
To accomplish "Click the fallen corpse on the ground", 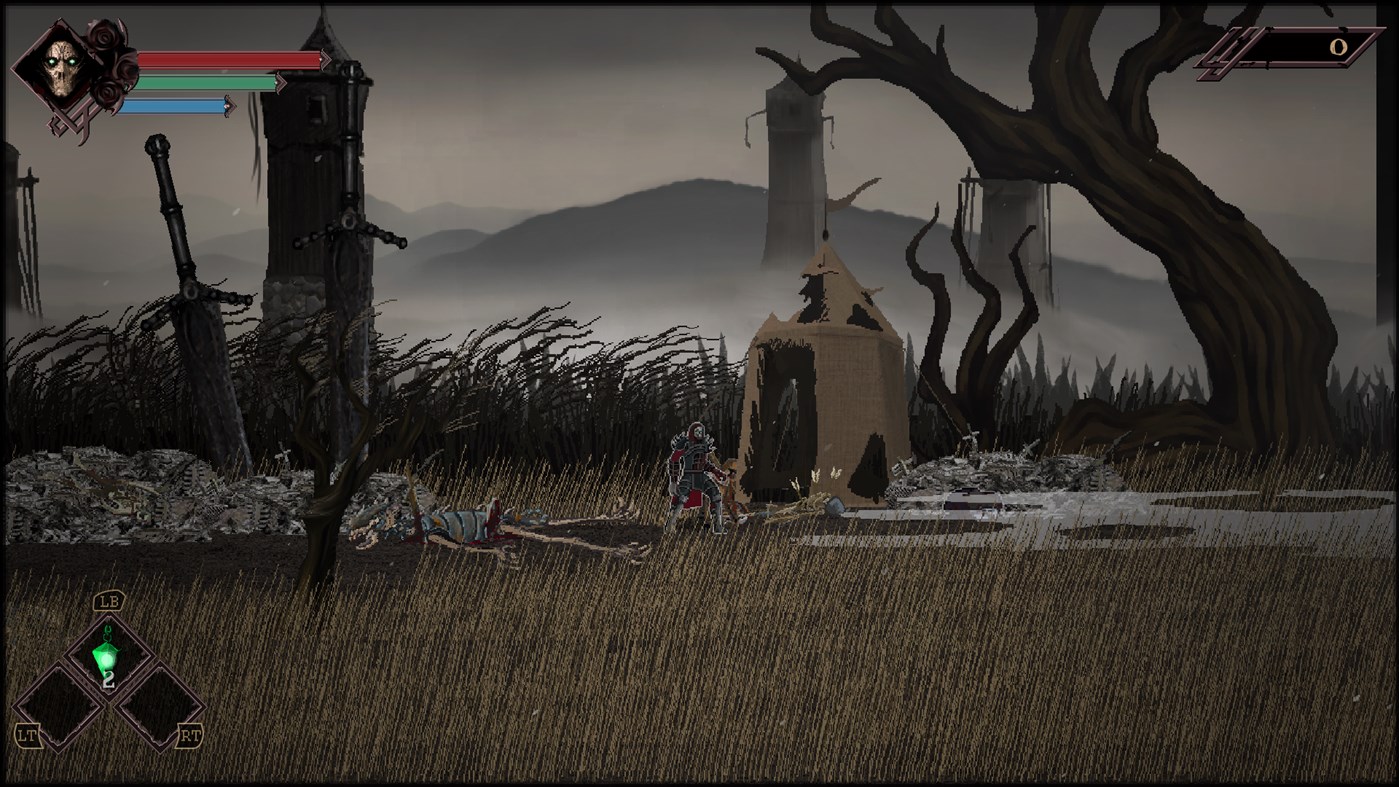I will click(x=460, y=525).
